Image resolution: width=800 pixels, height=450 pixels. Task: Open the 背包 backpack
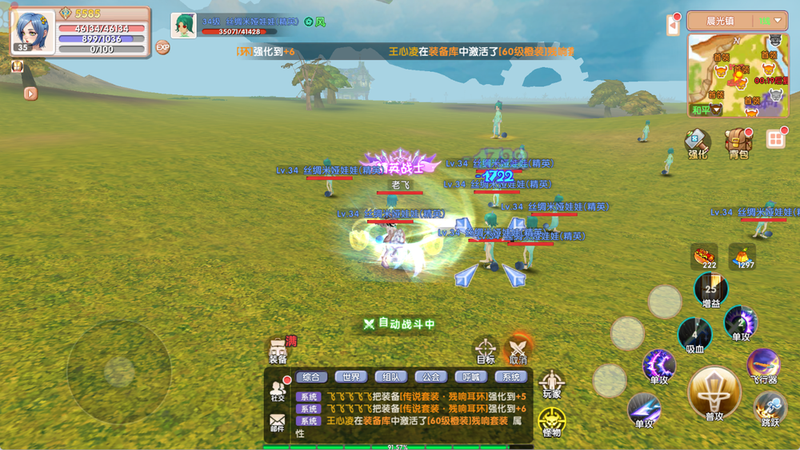tap(738, 141)
